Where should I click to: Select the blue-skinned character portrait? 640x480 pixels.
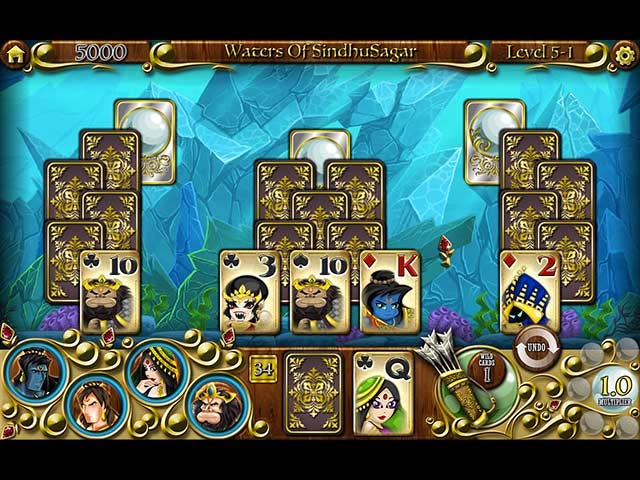pos(36,372)
